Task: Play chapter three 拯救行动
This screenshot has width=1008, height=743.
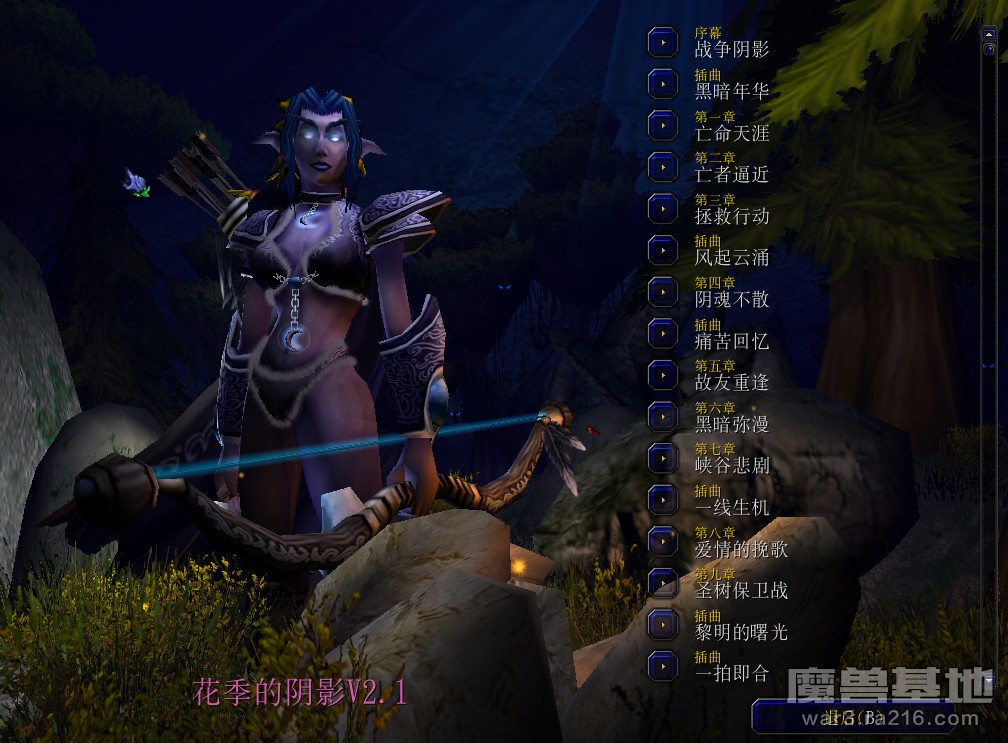Action: [x=663, y=208]
